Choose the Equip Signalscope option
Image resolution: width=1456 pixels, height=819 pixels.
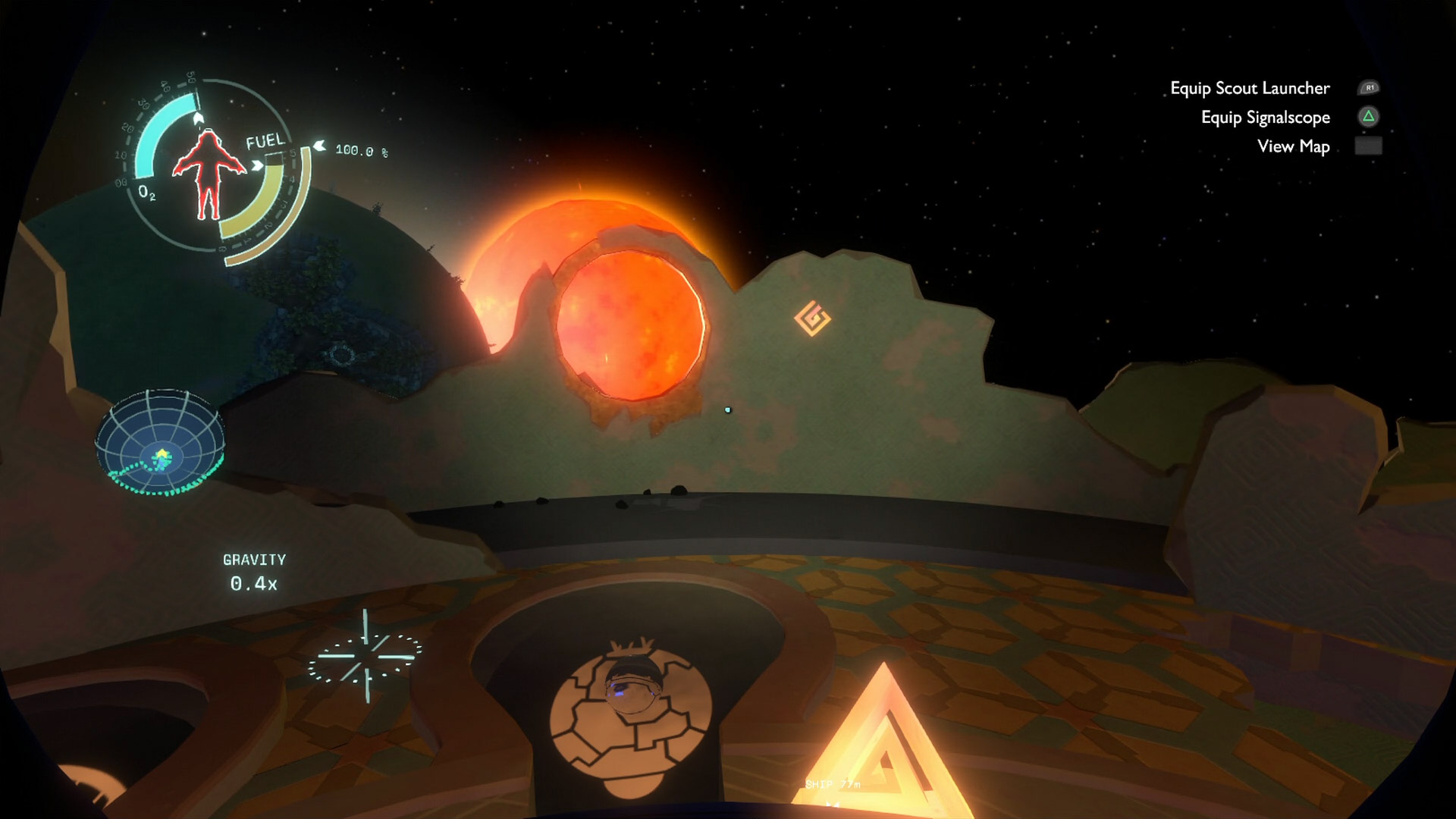(x=1265, y=118)
